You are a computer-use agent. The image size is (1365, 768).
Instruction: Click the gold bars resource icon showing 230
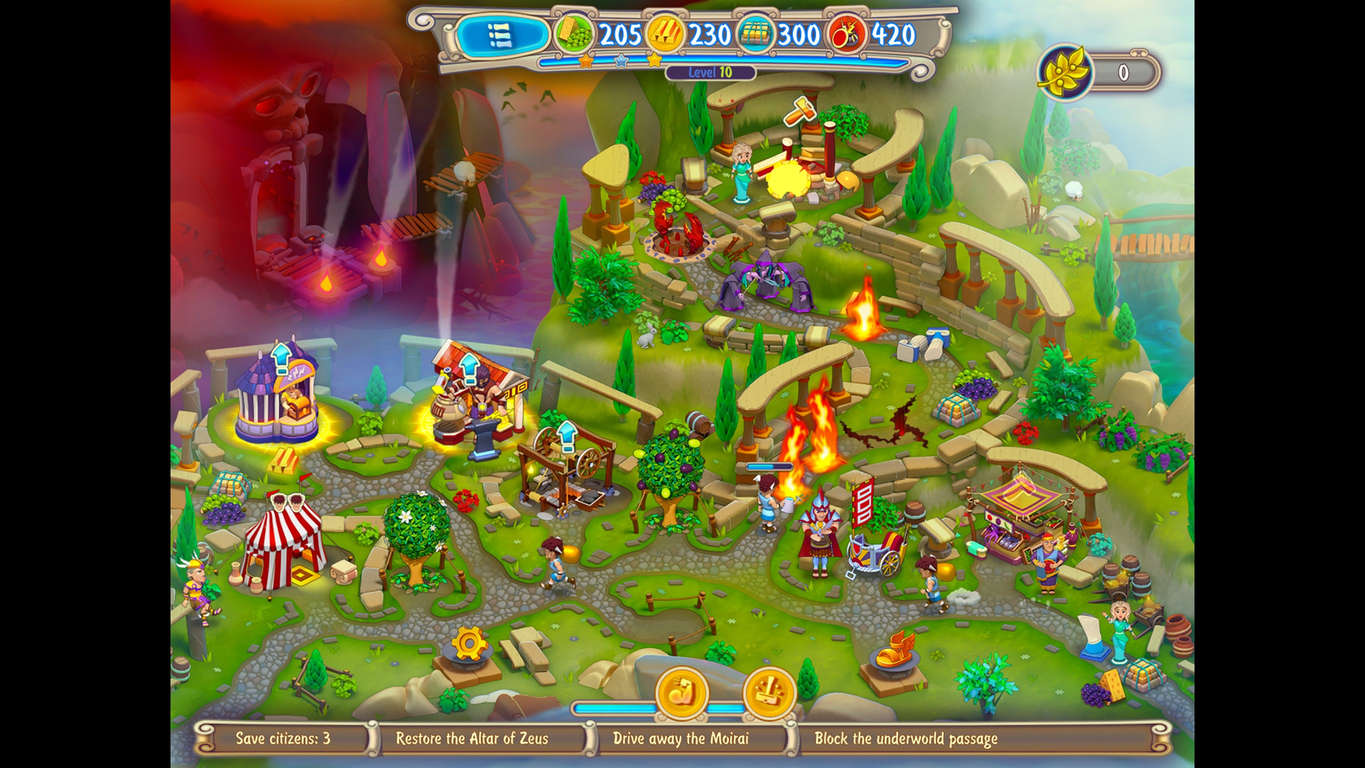[x=666, y=33]
